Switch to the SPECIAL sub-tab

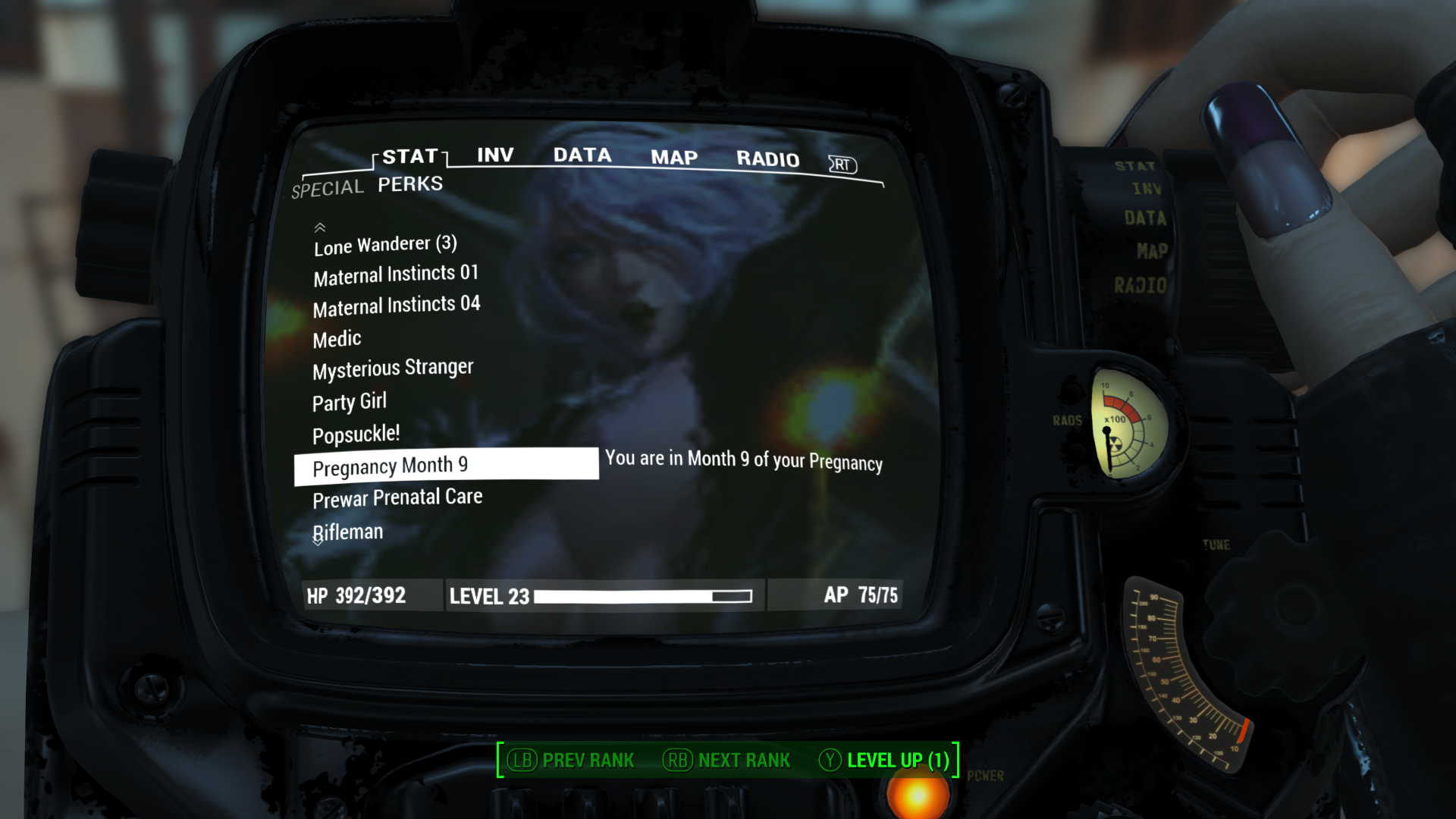click(x=328, y=188)
